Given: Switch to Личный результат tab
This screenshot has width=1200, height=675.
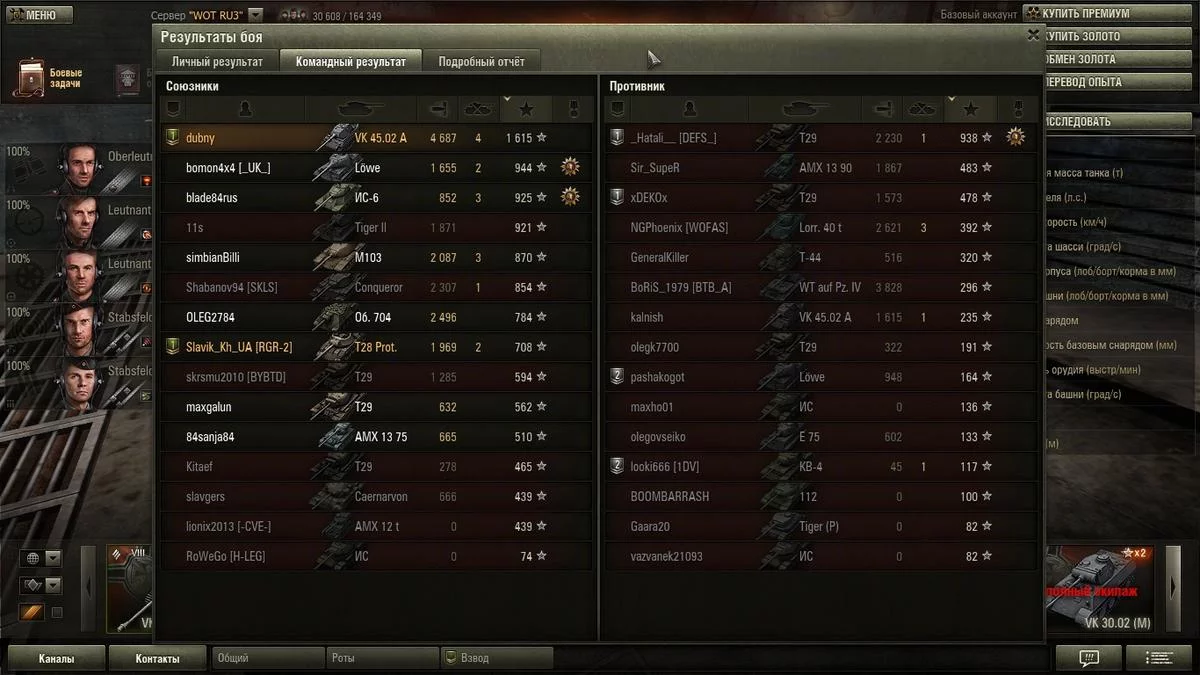Looking at the screenshot, I should click(x=217, y=62).
